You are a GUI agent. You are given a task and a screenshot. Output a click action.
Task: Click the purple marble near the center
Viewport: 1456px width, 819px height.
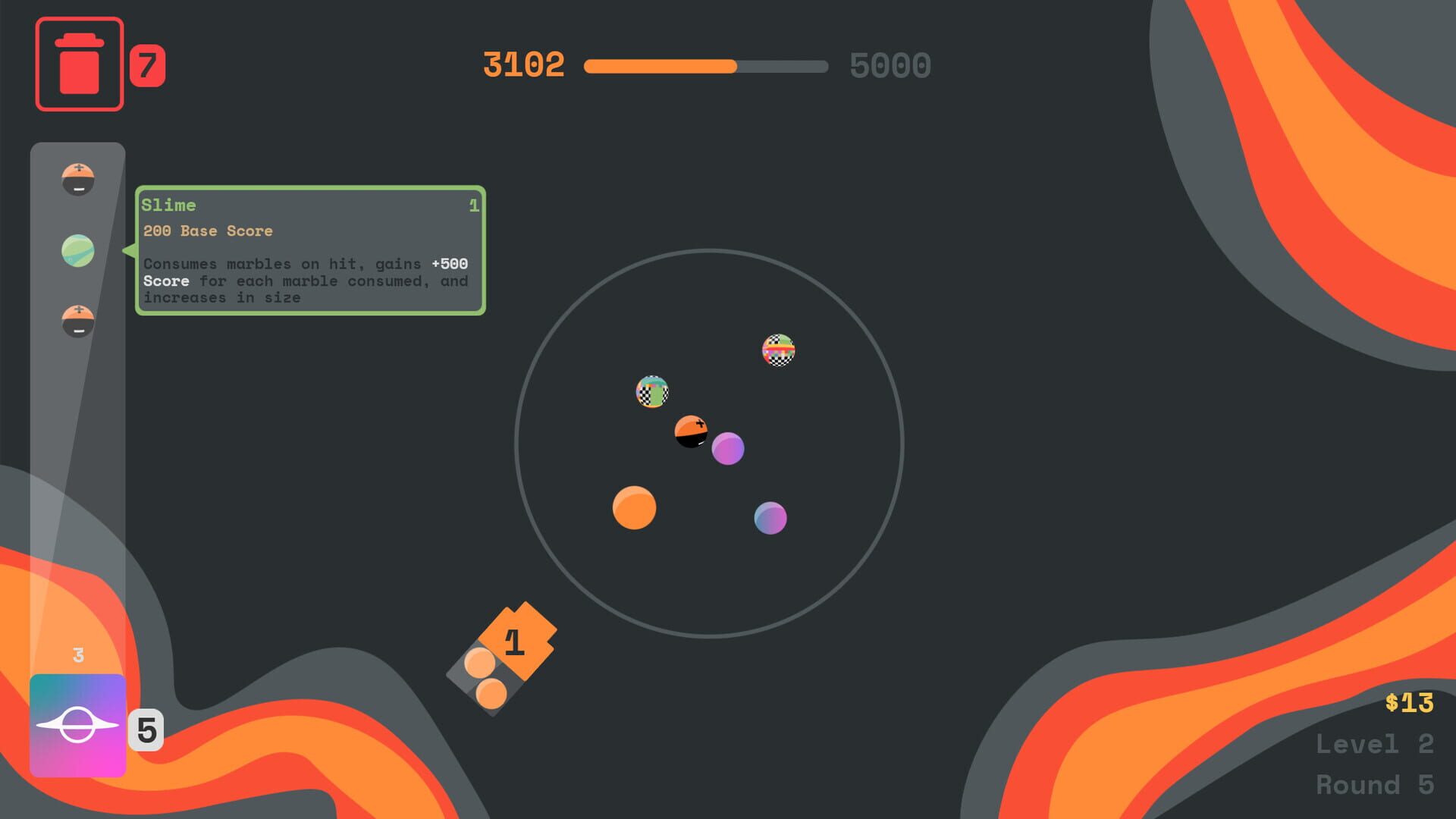pos(728,449)
